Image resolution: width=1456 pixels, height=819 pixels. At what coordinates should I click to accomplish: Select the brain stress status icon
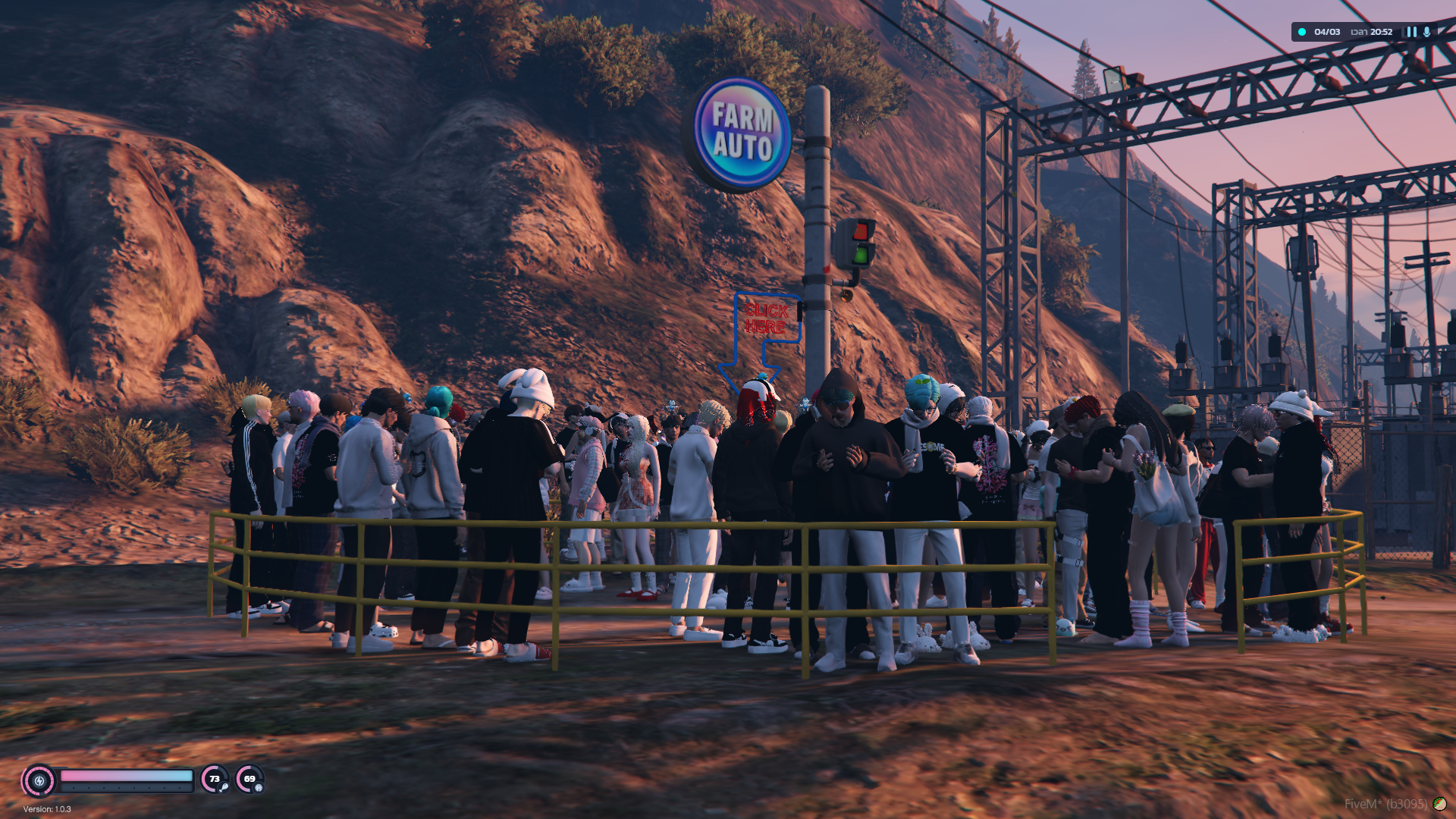click(259, 787)
